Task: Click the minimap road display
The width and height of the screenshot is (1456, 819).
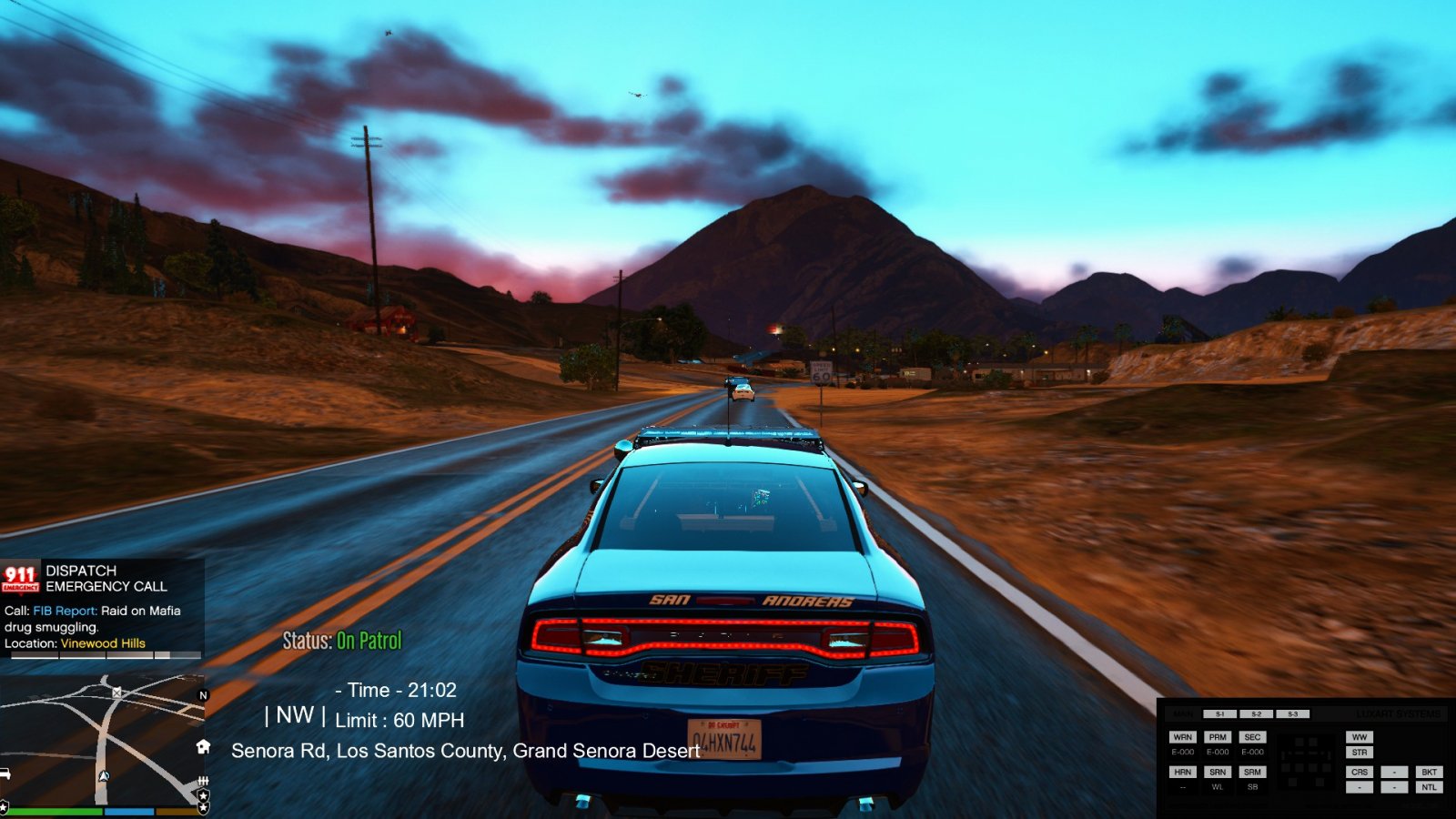Action: tap(100, 737)
